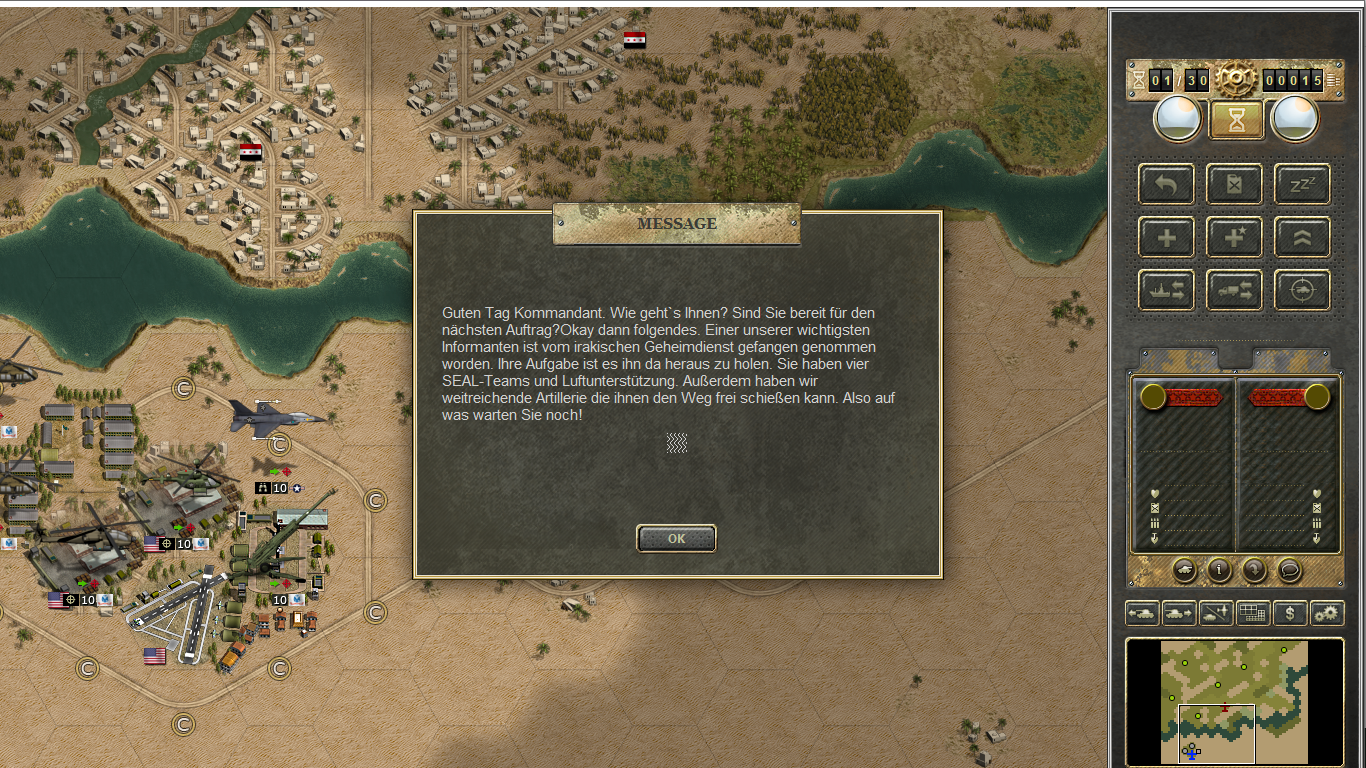This screenshot has width=1366, height=768.
Task: End the turn with the hourglass button
Action: [1237, 120]
